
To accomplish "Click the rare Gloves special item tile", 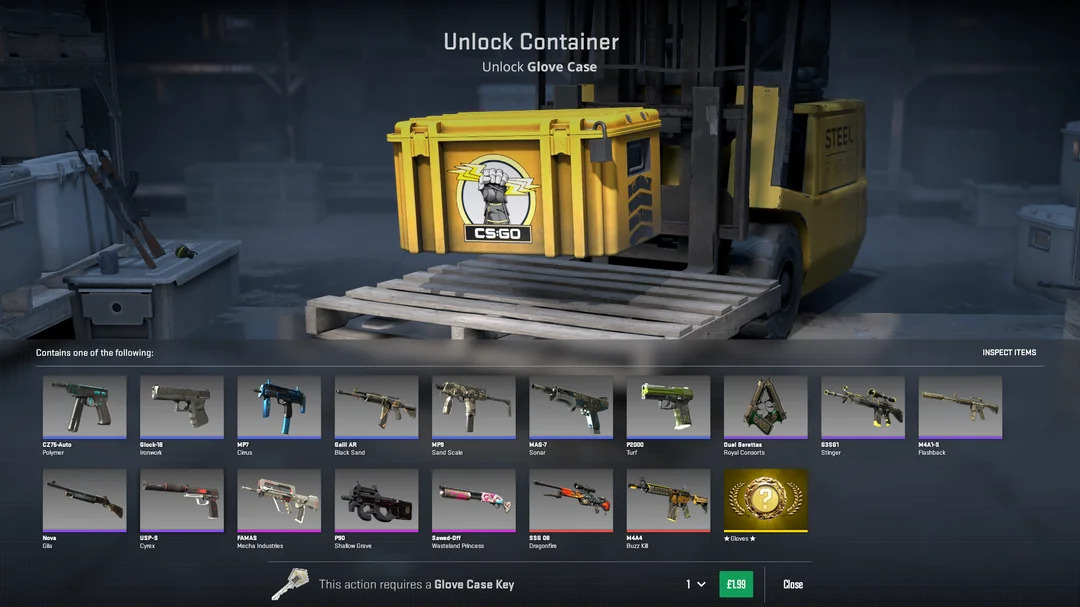I will click(x=765, y=500).
